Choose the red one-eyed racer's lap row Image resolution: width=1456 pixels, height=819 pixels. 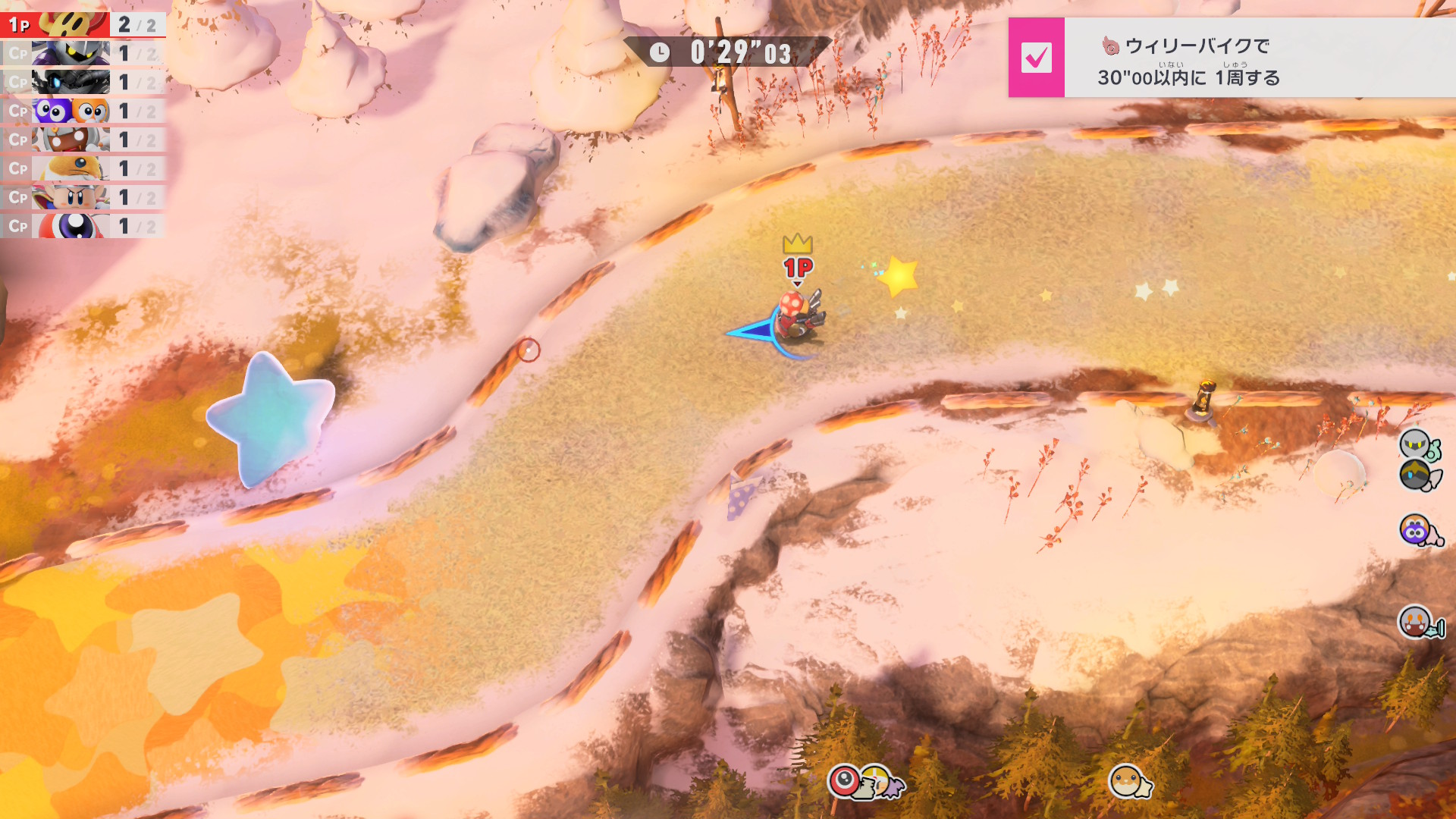coord(82,226)
